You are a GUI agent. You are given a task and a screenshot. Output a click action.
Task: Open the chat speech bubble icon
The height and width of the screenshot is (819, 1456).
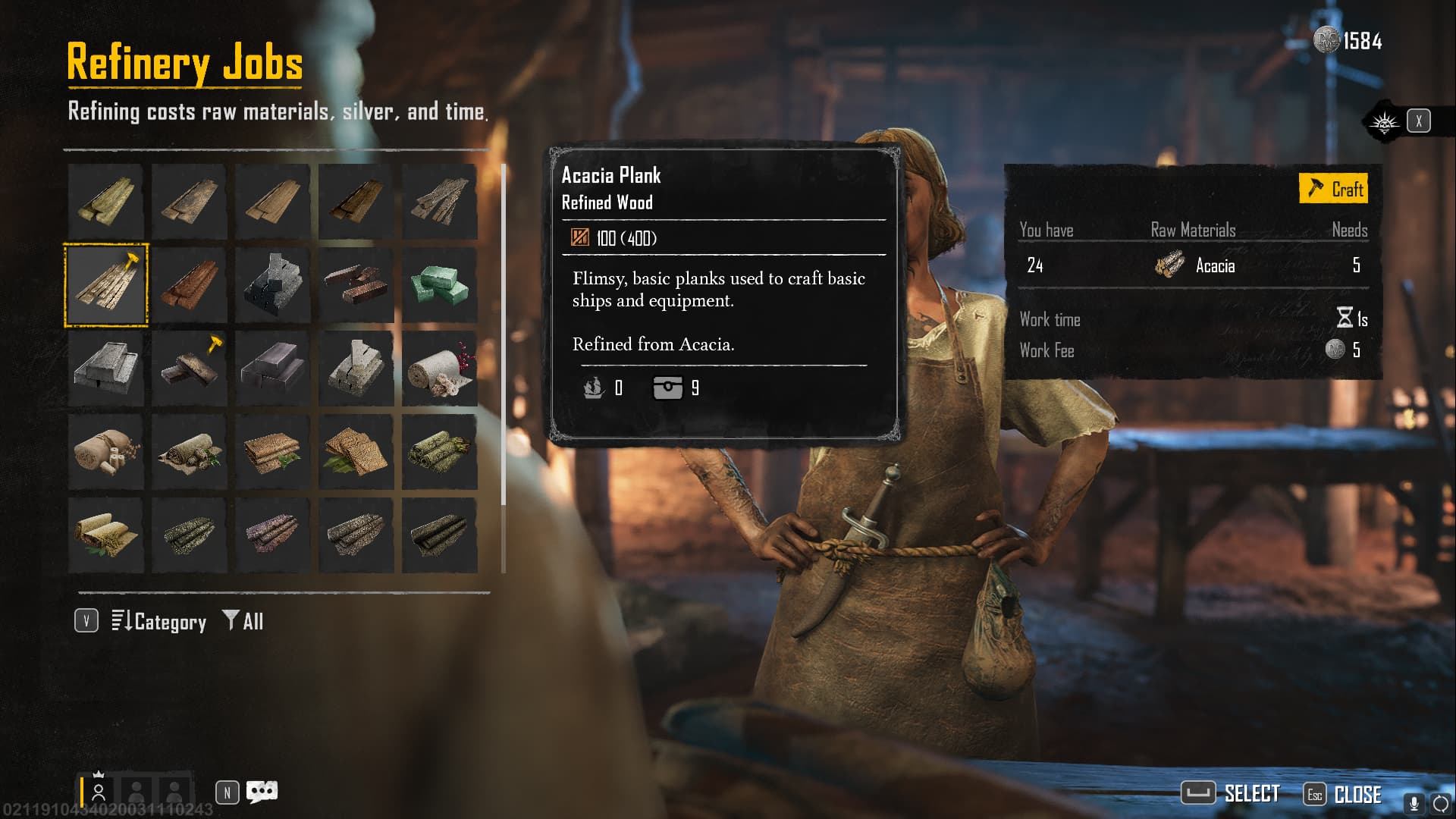[262, 792]
